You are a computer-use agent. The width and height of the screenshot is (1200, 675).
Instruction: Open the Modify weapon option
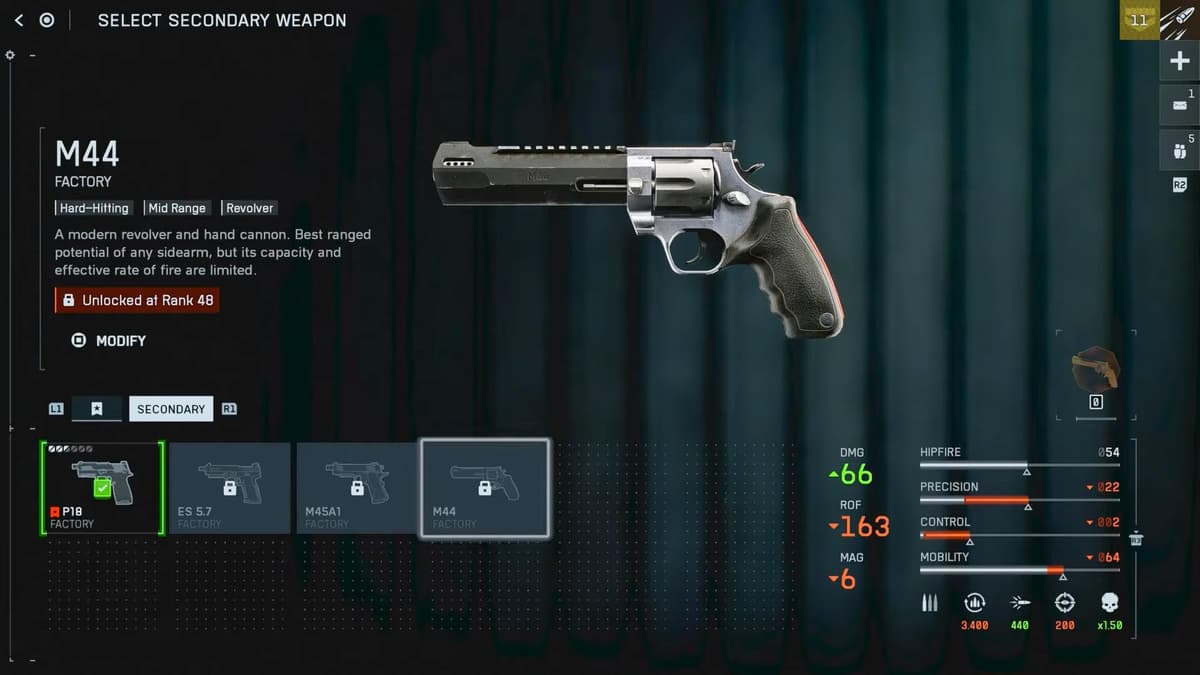[x=110, y=341]
